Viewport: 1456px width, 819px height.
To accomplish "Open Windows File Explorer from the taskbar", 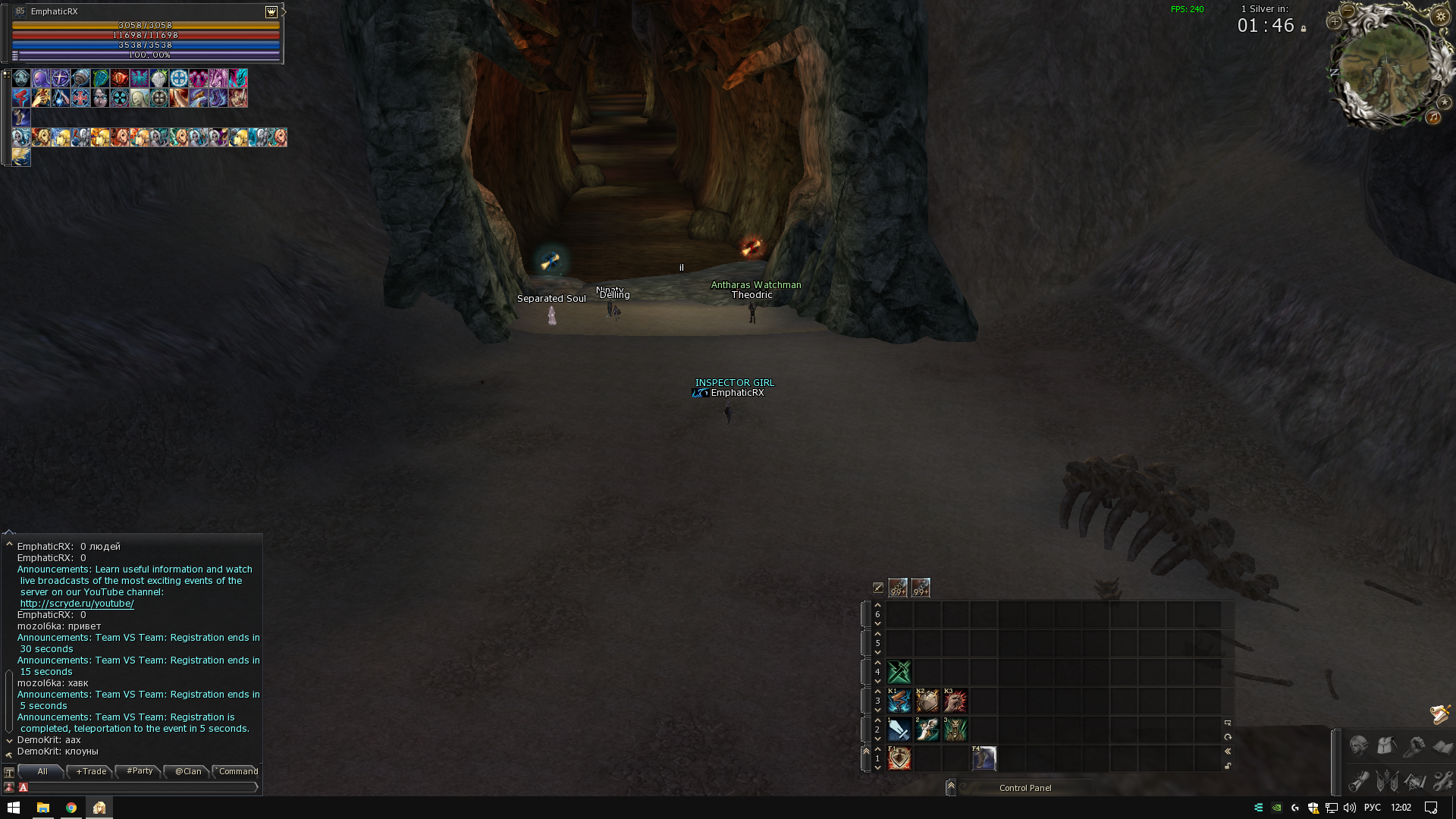I will click(x=42, y=808).
